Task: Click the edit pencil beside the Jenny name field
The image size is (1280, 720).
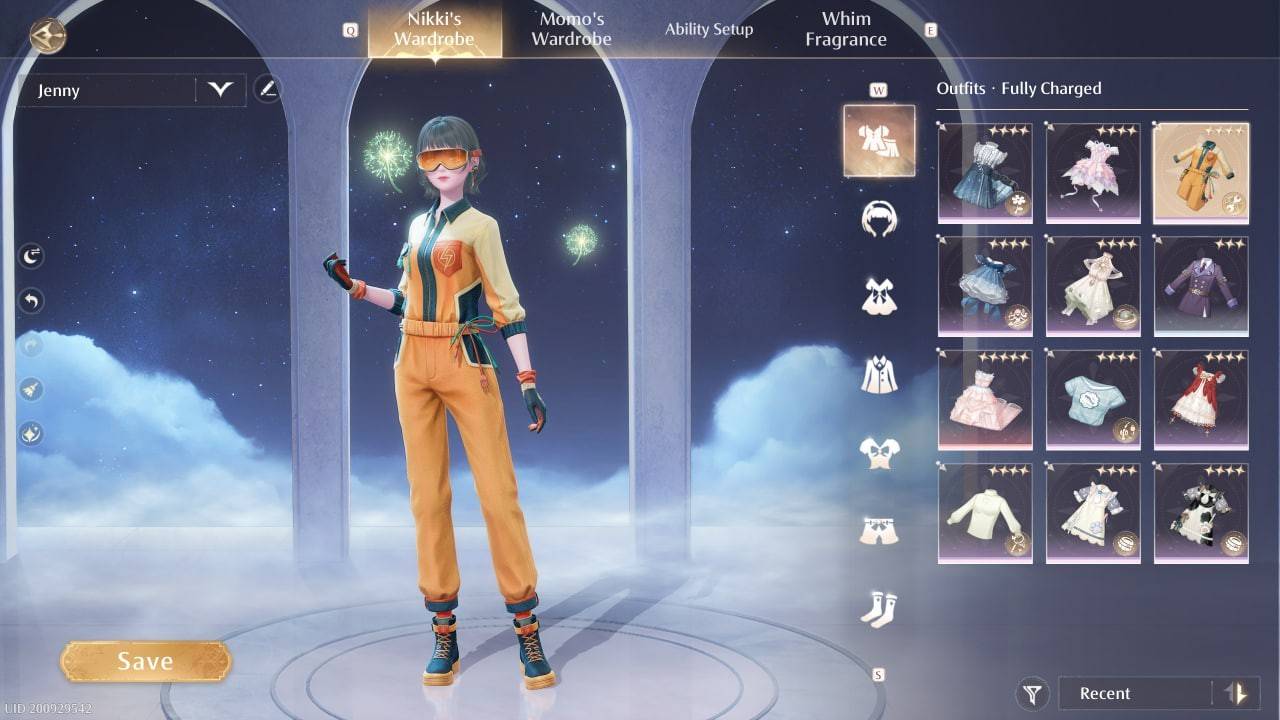Action: tap(266, 89)
